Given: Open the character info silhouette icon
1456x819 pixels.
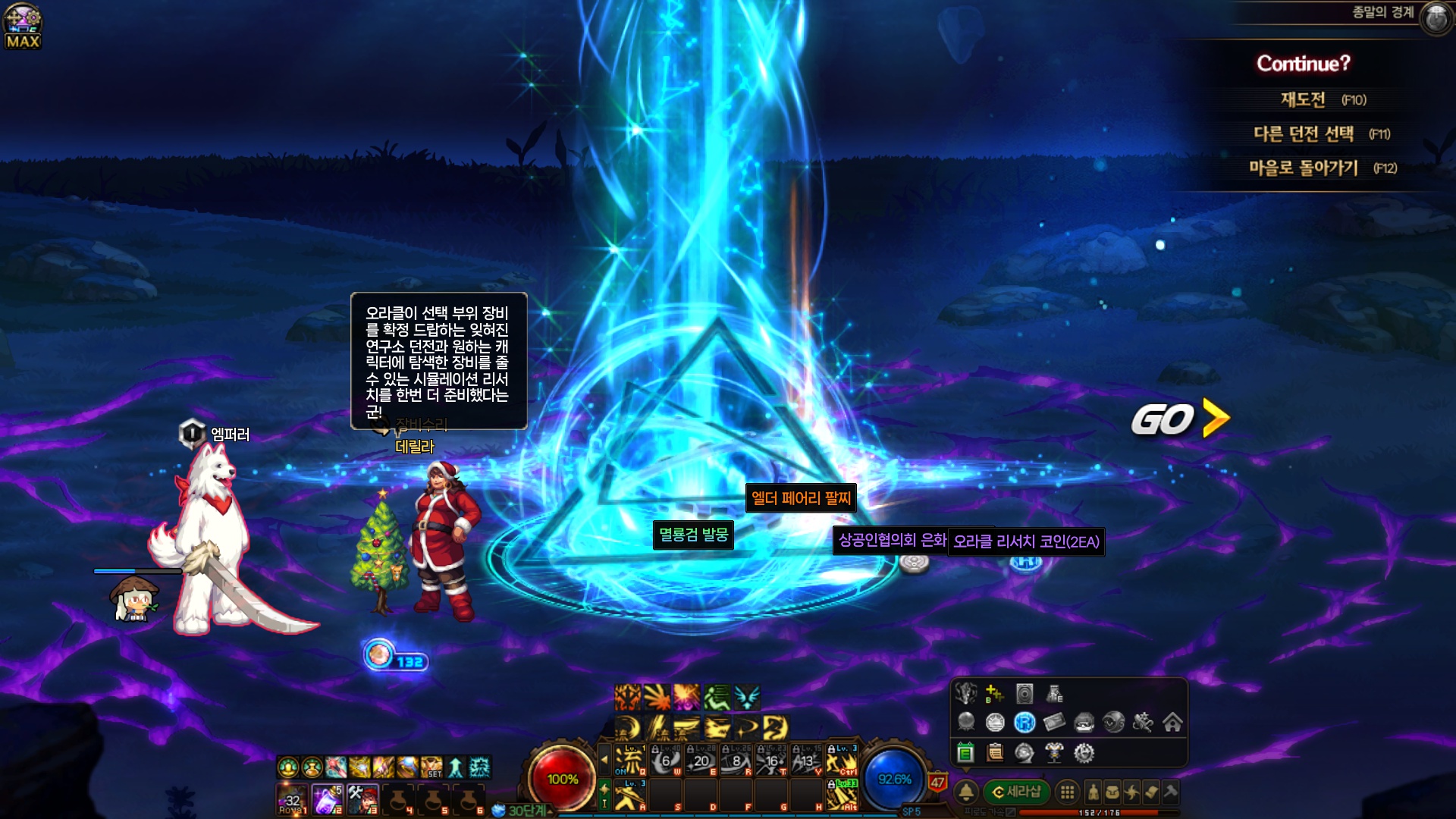Looking at the screenshot, I should 1093,792.
